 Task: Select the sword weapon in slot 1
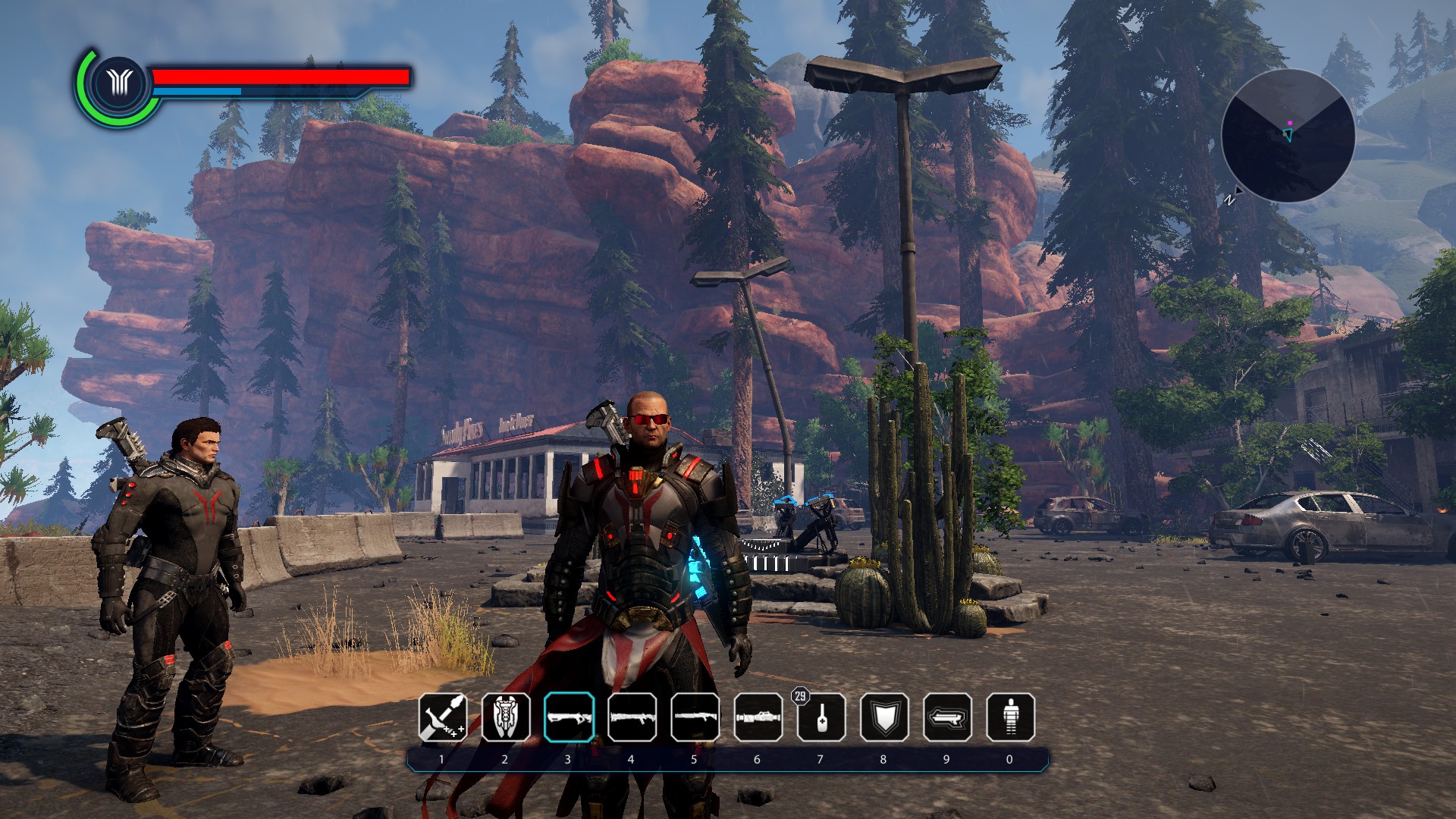443,717
